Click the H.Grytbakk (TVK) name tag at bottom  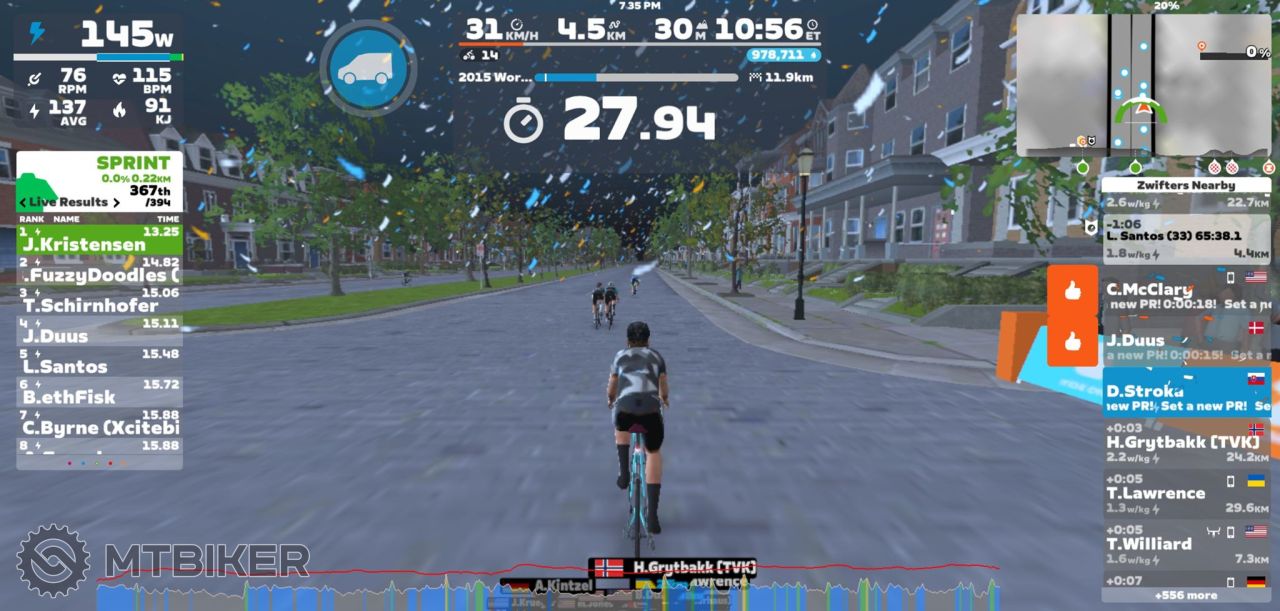coord(672,568)
